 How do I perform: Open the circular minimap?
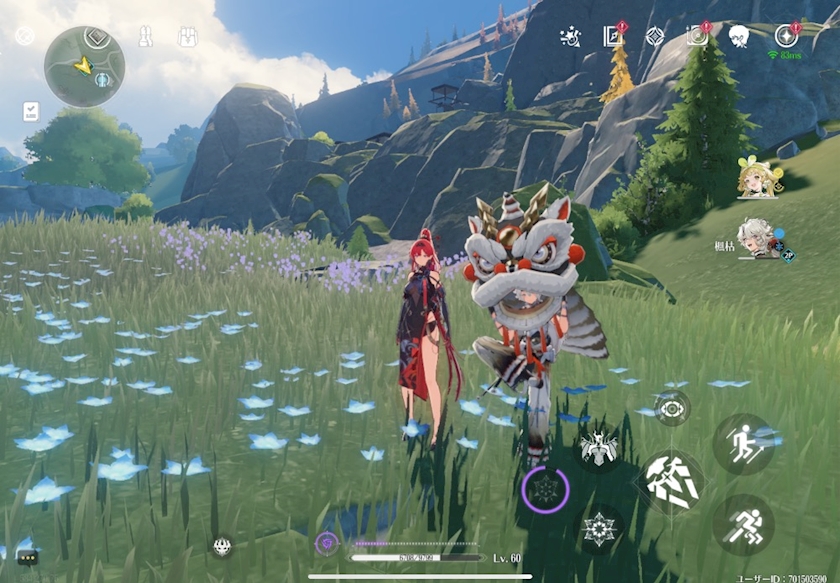tap(84, 67)
